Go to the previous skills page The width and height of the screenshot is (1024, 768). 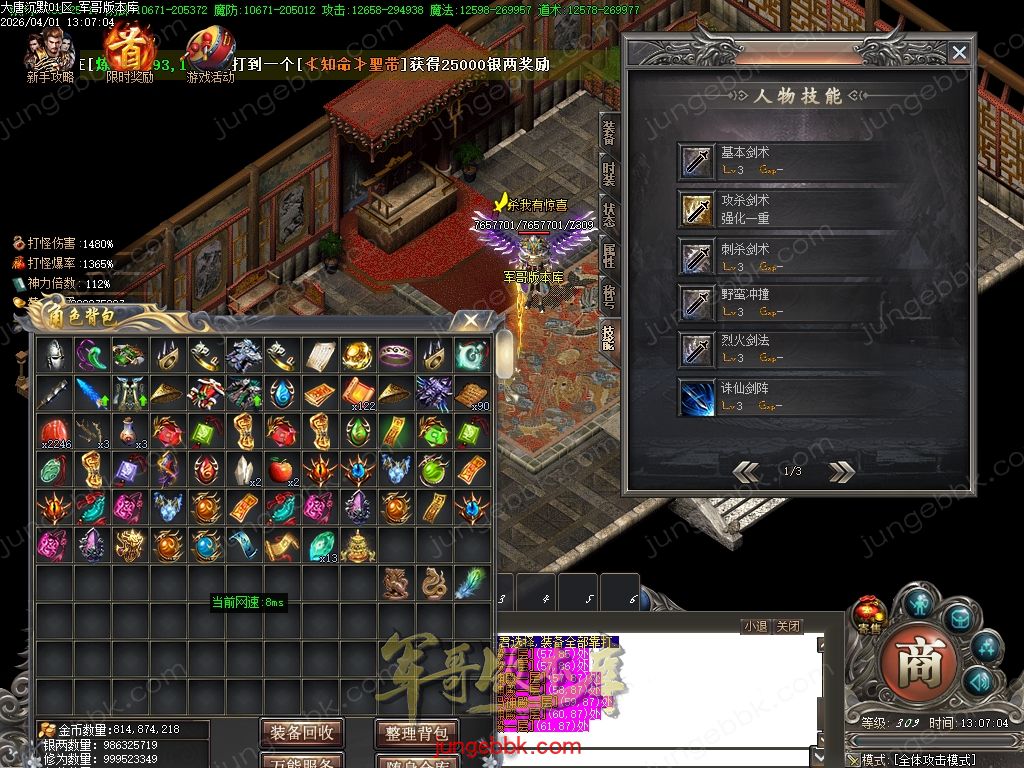[746, 472]
